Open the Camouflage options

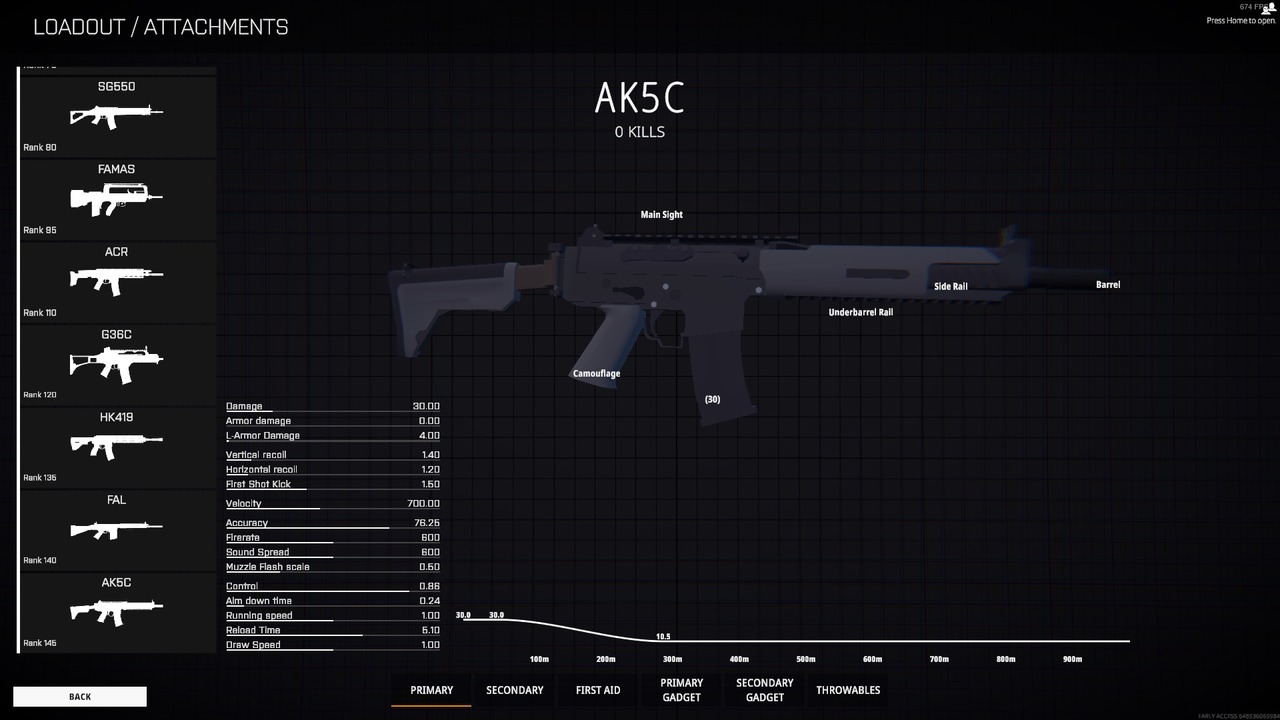(596, 374)
